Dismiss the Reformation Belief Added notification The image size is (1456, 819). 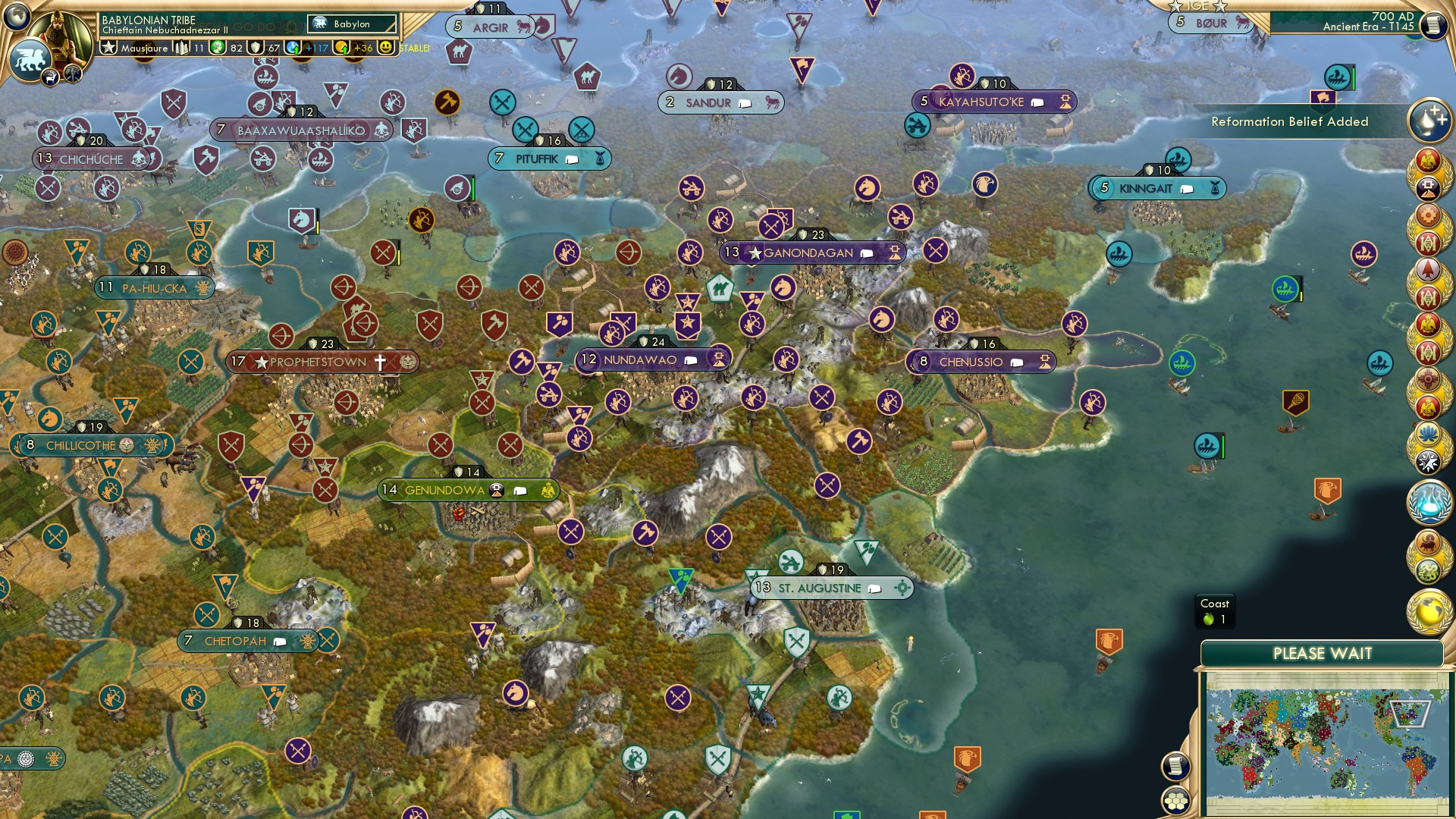coord(1289,121)
